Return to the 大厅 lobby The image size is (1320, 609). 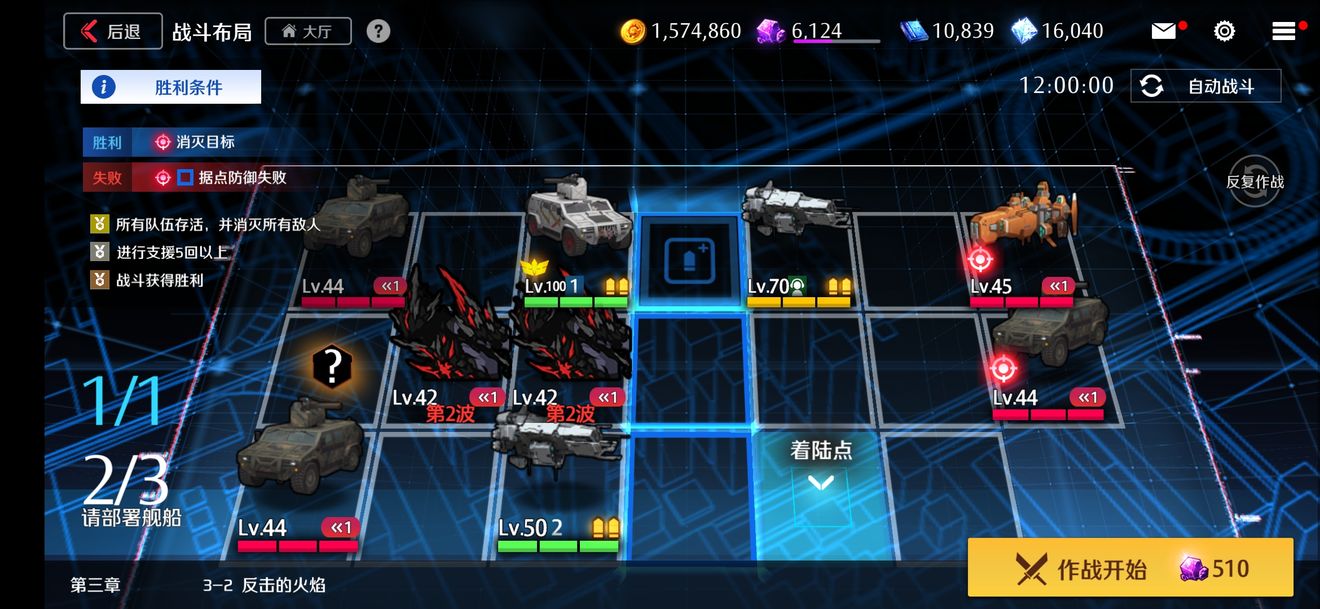[x=307, y=31]
